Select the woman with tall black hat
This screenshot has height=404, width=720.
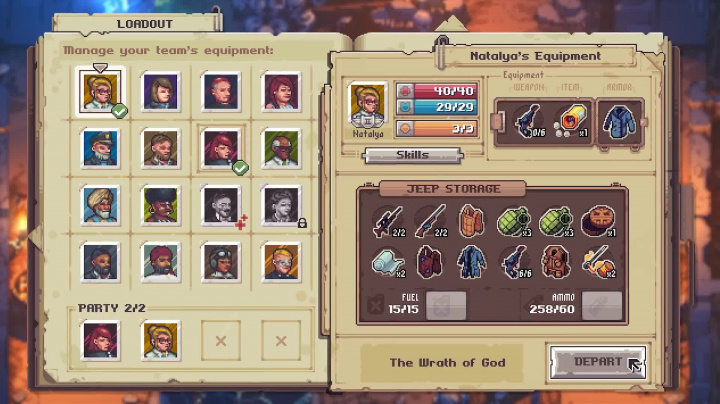160,204
